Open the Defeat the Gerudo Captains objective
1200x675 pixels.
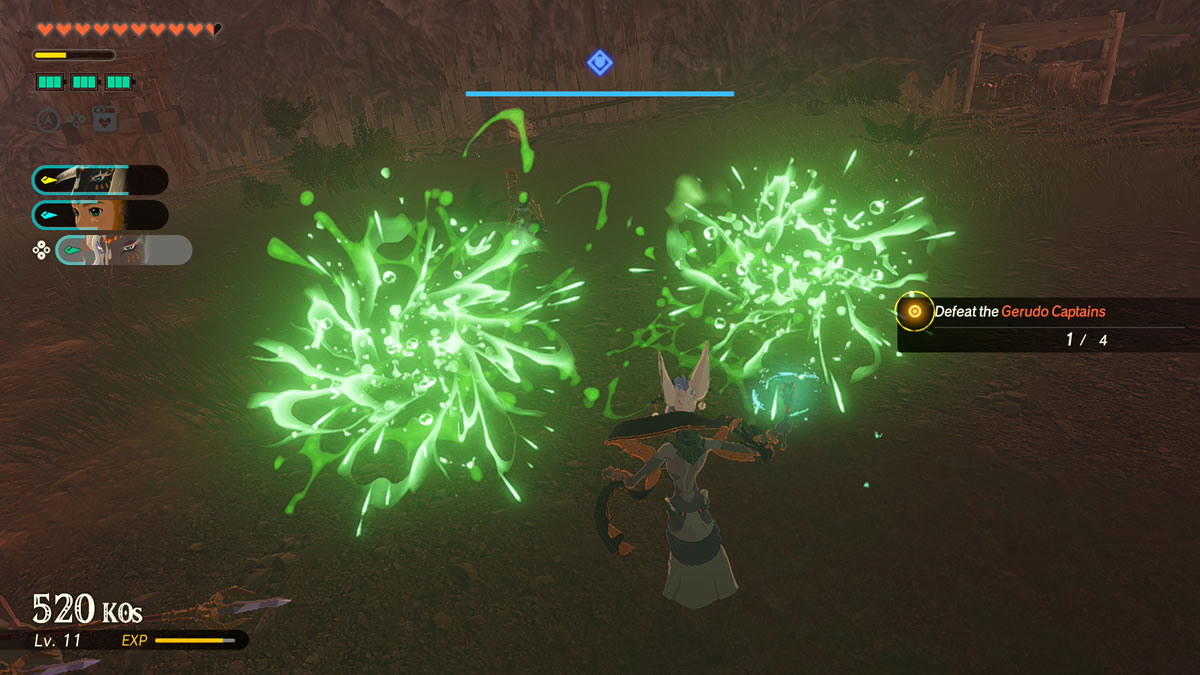pyautogui.click(x=1020, y=312)
